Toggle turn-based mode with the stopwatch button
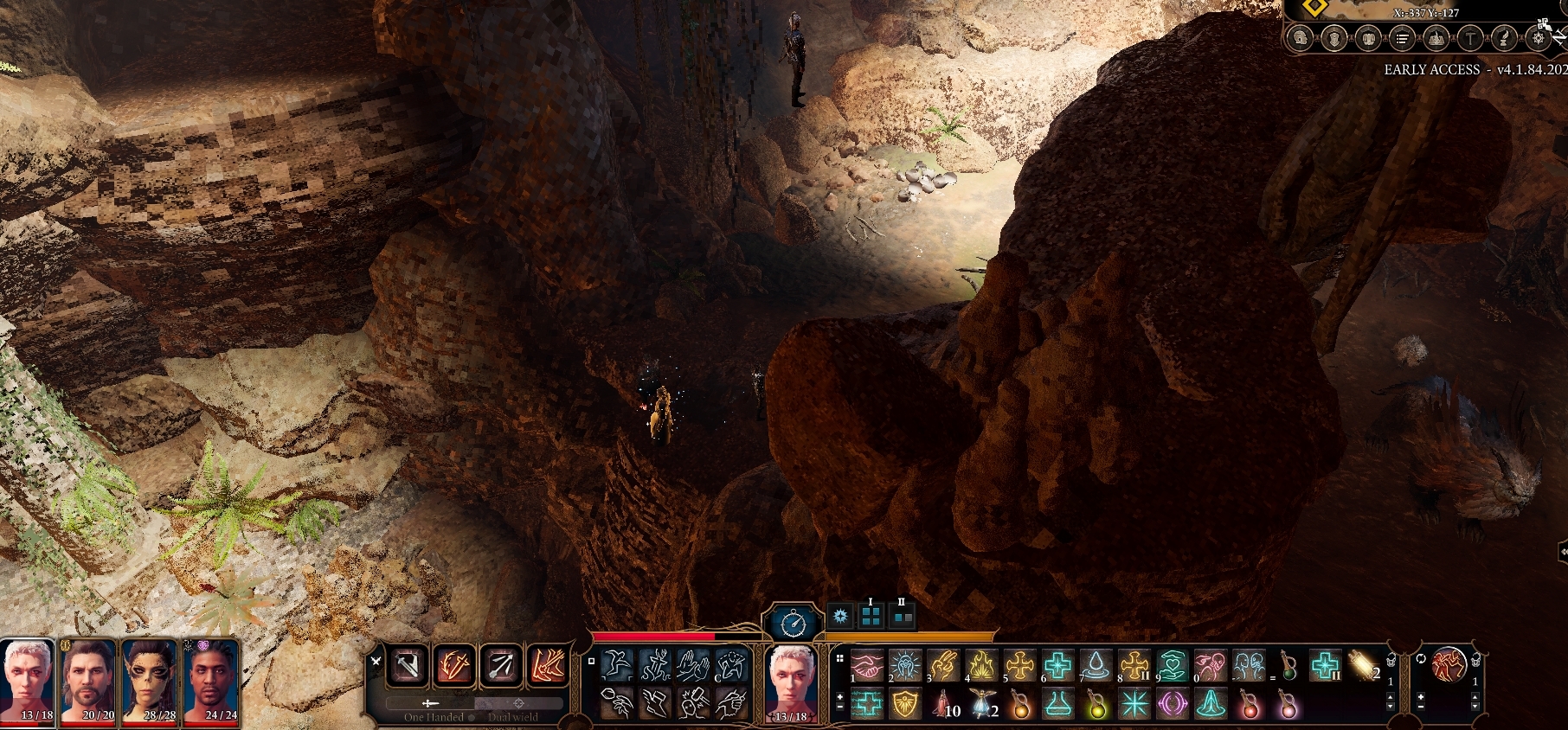The width and height of the screenshot is (1568, 730). click(793, 622)
